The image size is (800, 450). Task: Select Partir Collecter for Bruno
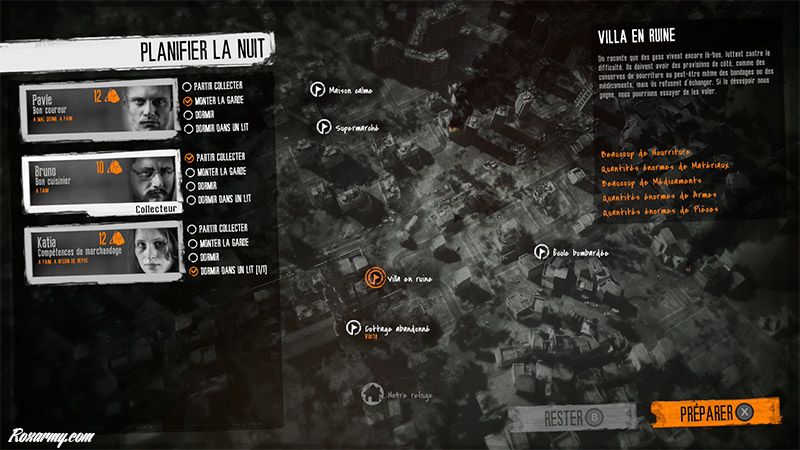tap(190, 158)
